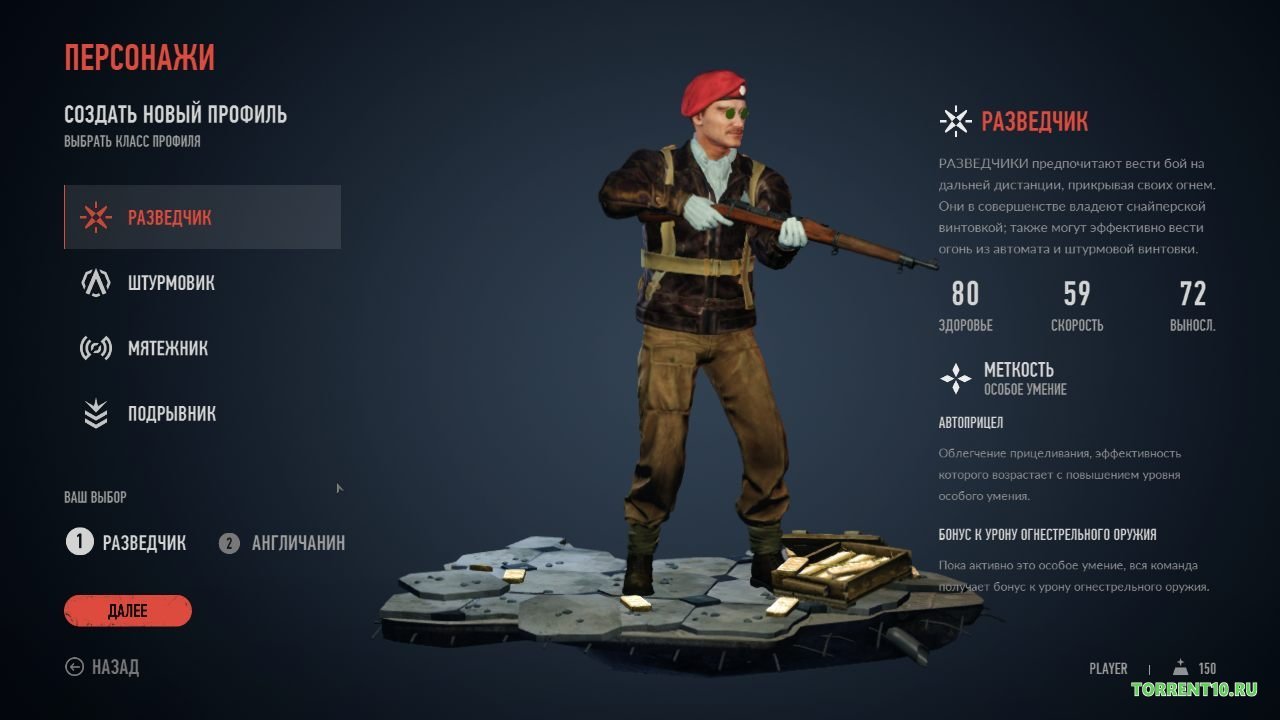
Task: Click the PLAYER name label
Action: pyautogui.click(x=1107, y=668)
